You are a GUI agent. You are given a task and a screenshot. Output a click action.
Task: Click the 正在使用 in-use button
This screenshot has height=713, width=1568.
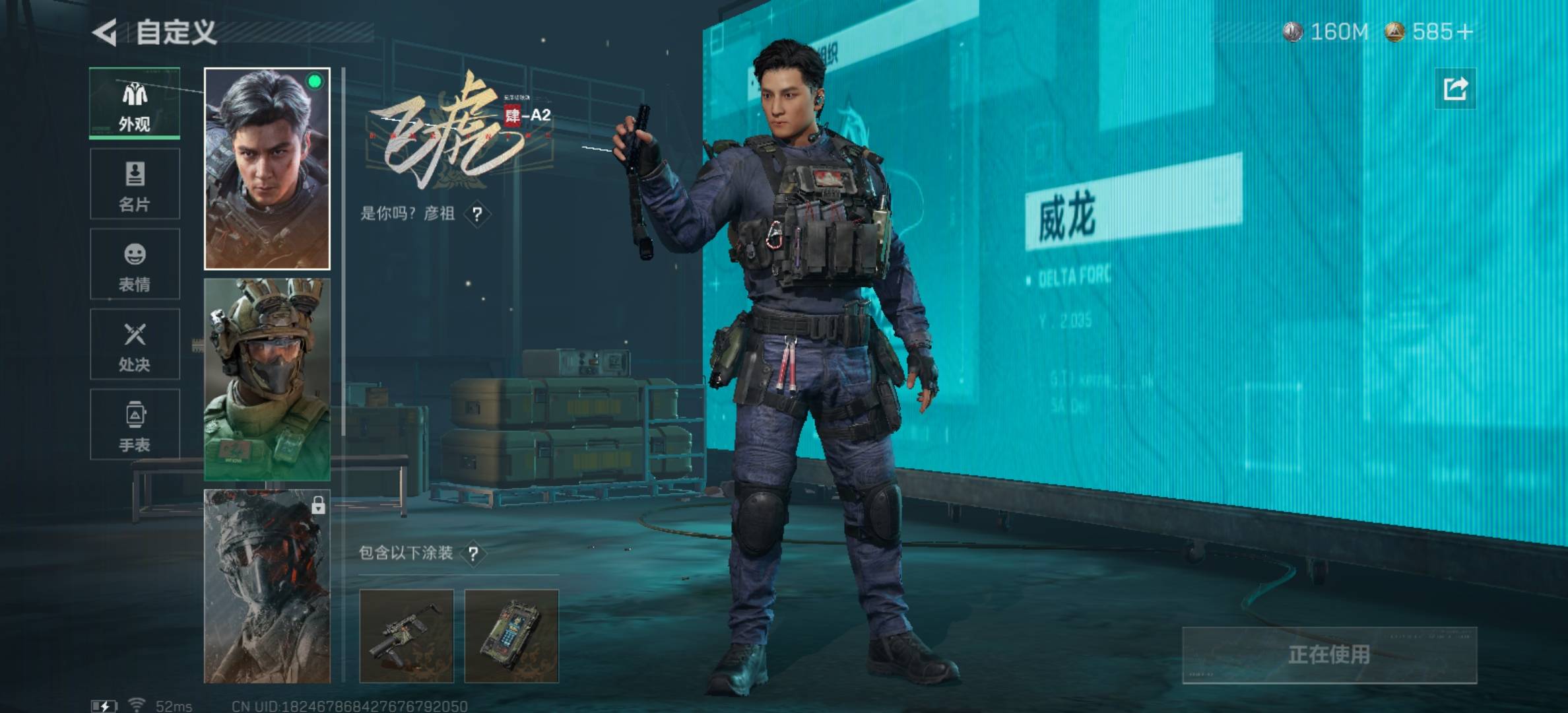coord(1329,655)
